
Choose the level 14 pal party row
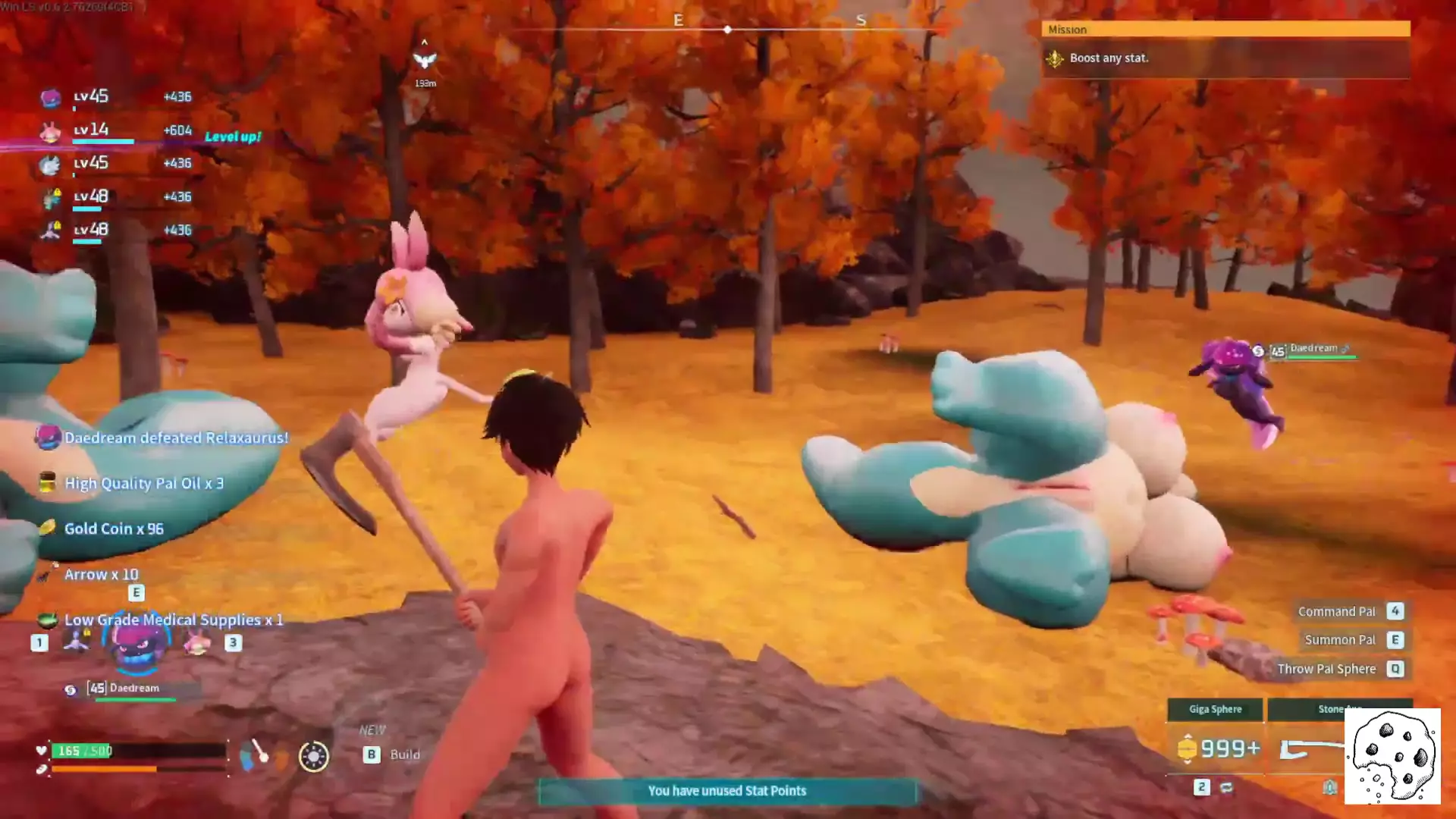click(114, 130)
